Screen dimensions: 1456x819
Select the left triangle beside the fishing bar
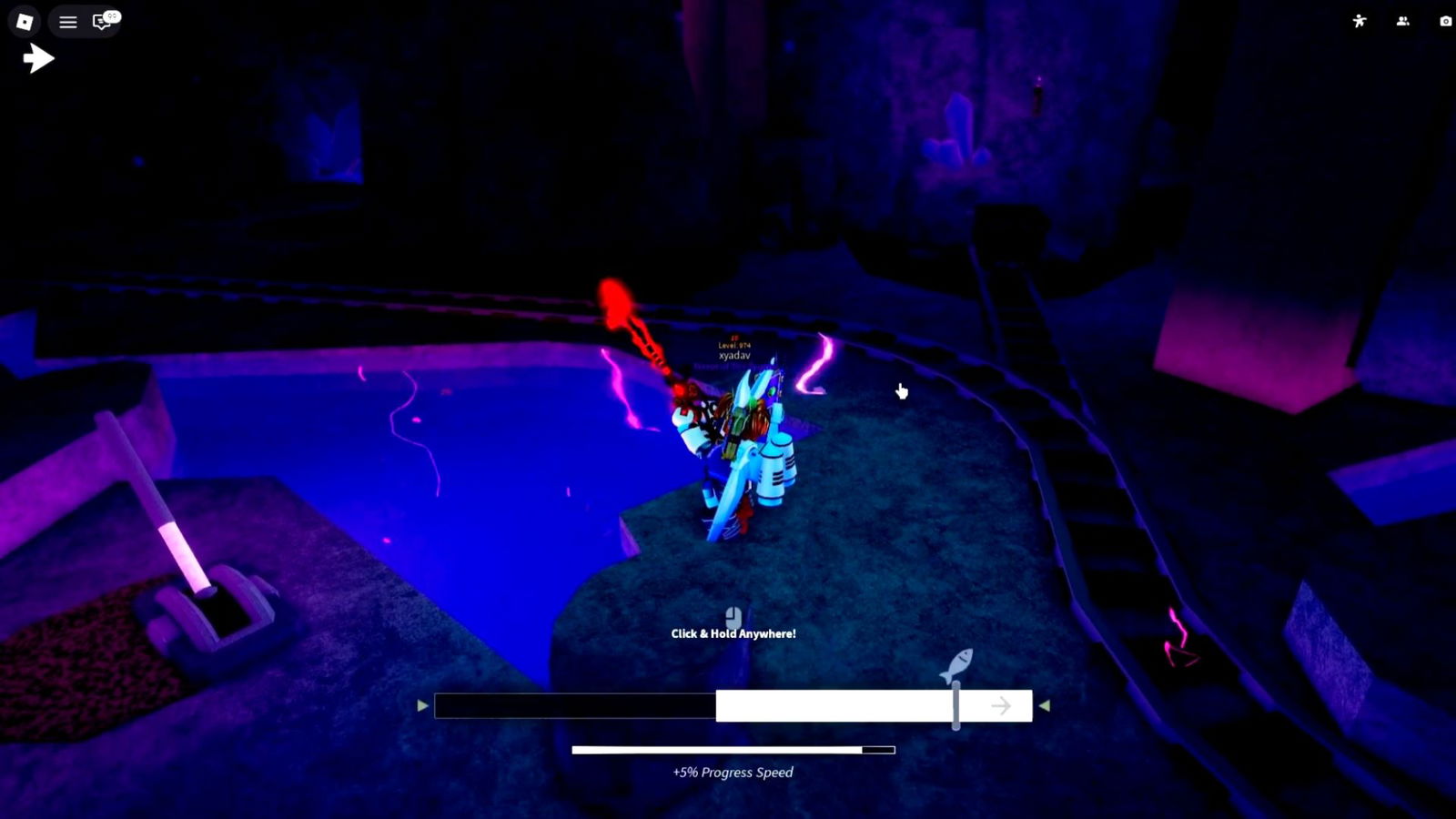click(421, 703)
